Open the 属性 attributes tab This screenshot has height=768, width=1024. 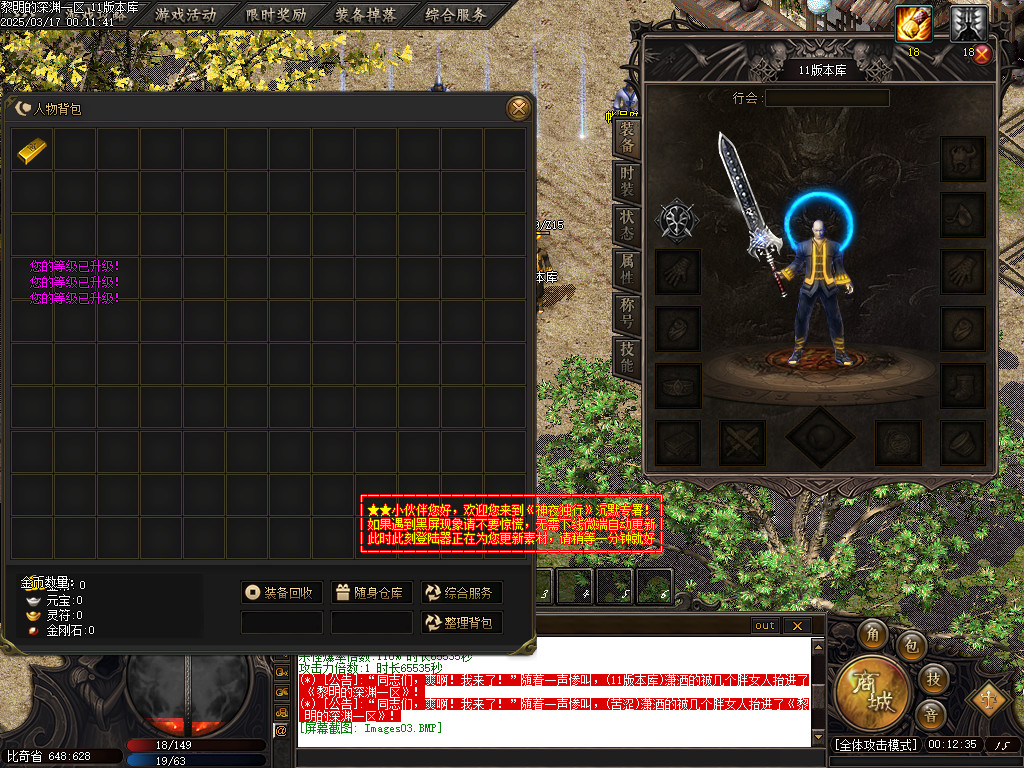tap(627, 266)
